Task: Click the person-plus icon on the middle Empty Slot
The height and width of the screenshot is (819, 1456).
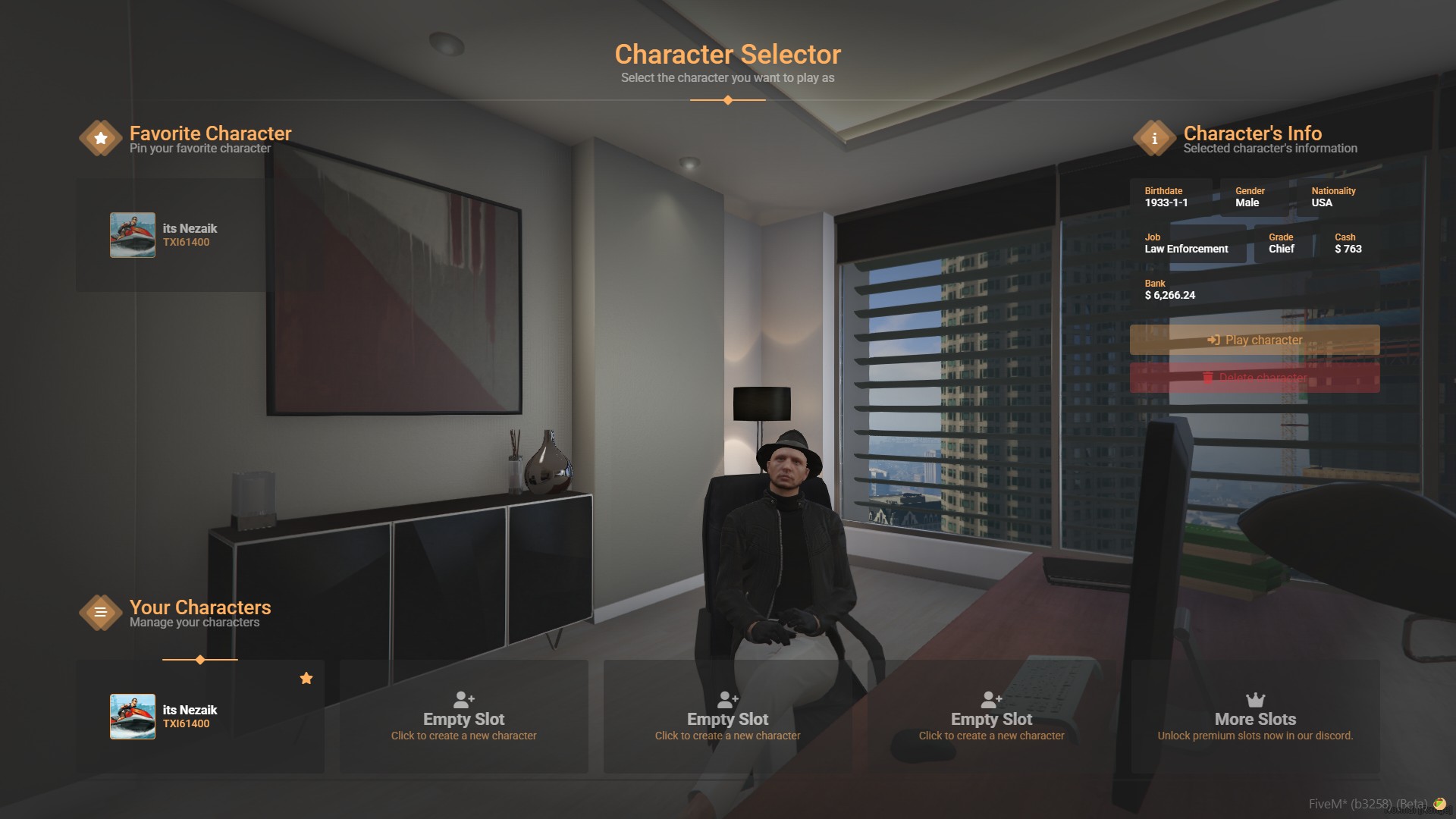Action: click(727, 699)
